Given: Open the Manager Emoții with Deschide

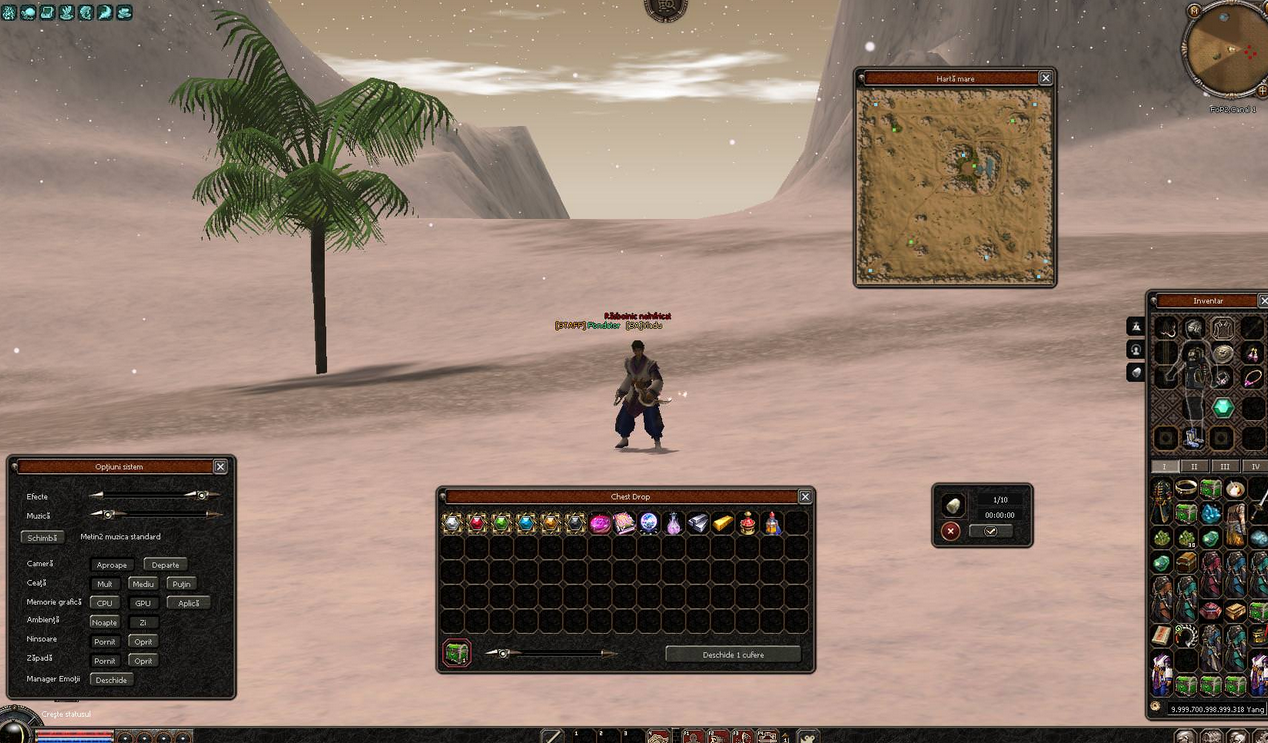Looking at the screenshot, I should point(111,680).
